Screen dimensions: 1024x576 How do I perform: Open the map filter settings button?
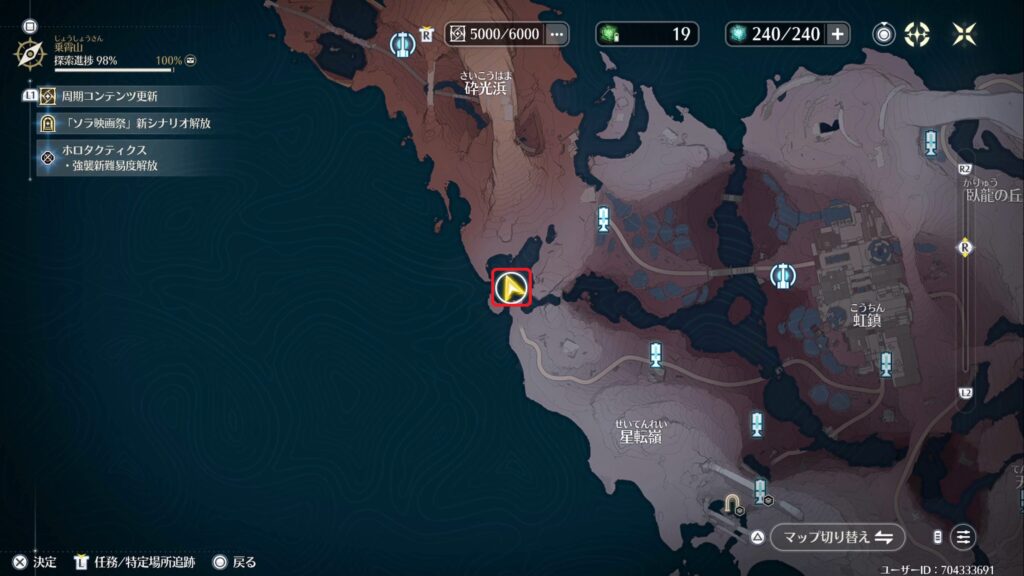coord(963,537)
